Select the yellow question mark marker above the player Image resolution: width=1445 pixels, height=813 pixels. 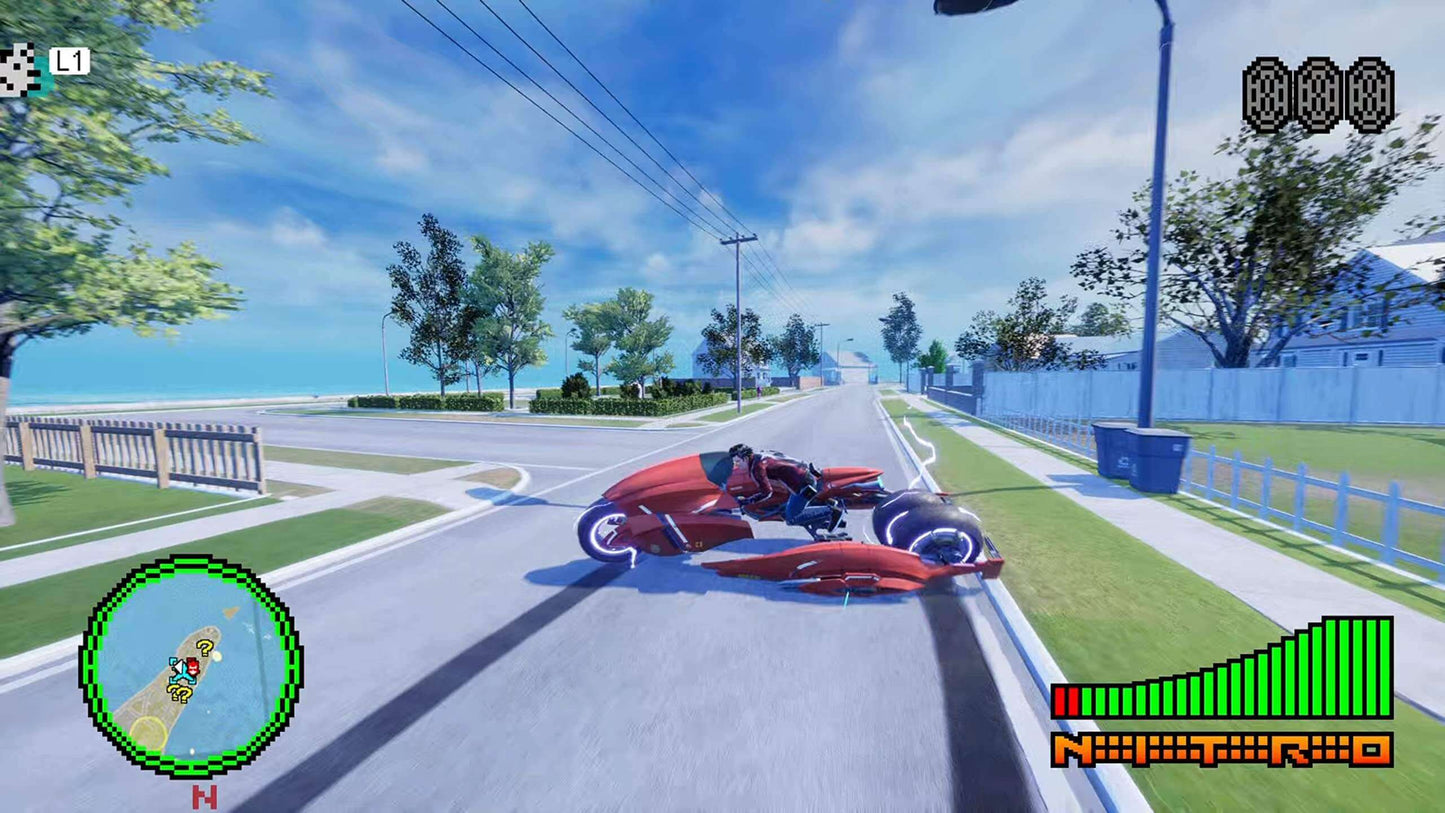point(203,649)
